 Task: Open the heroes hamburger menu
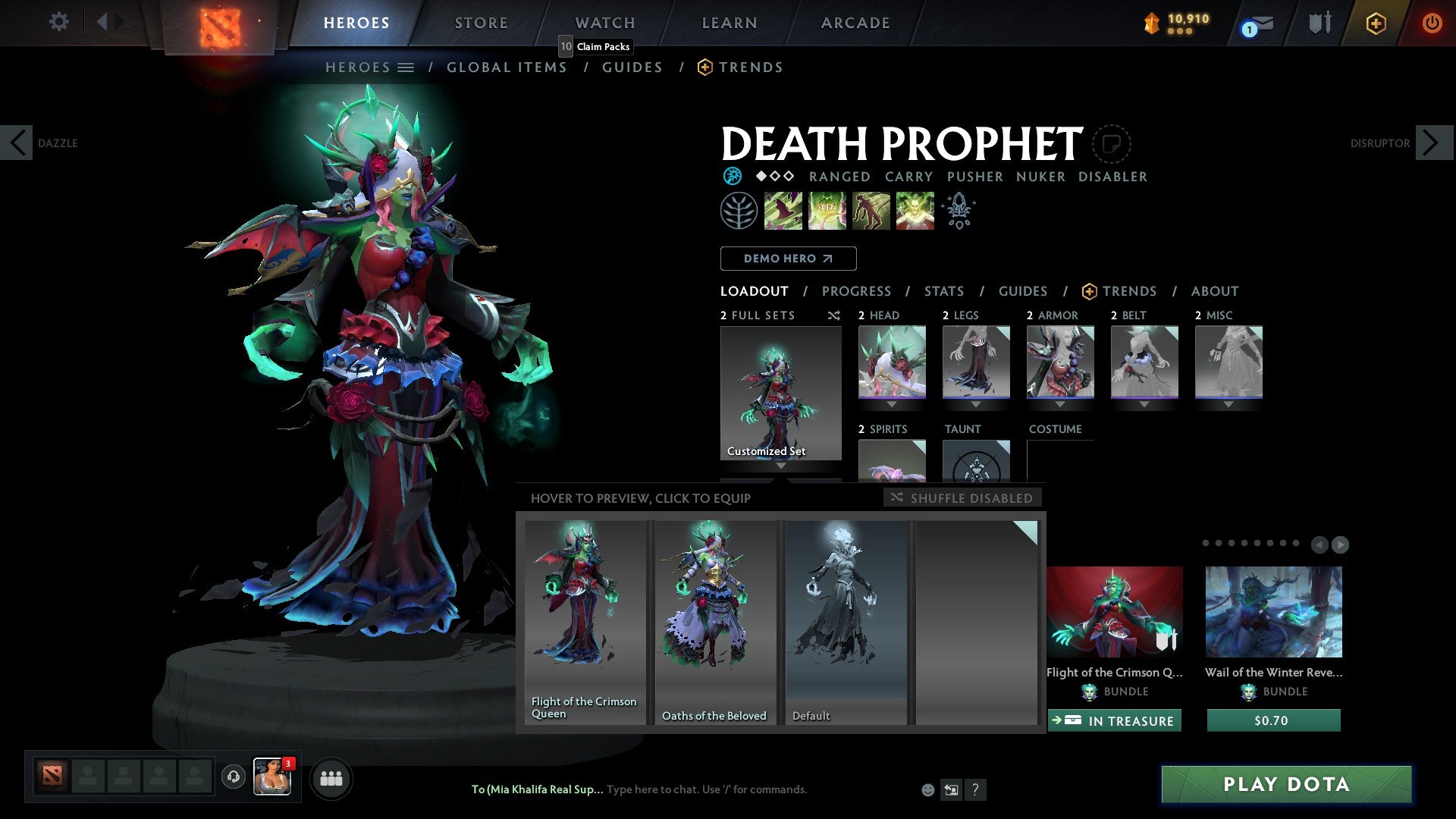pyautogui.click(x=406, y=67)
